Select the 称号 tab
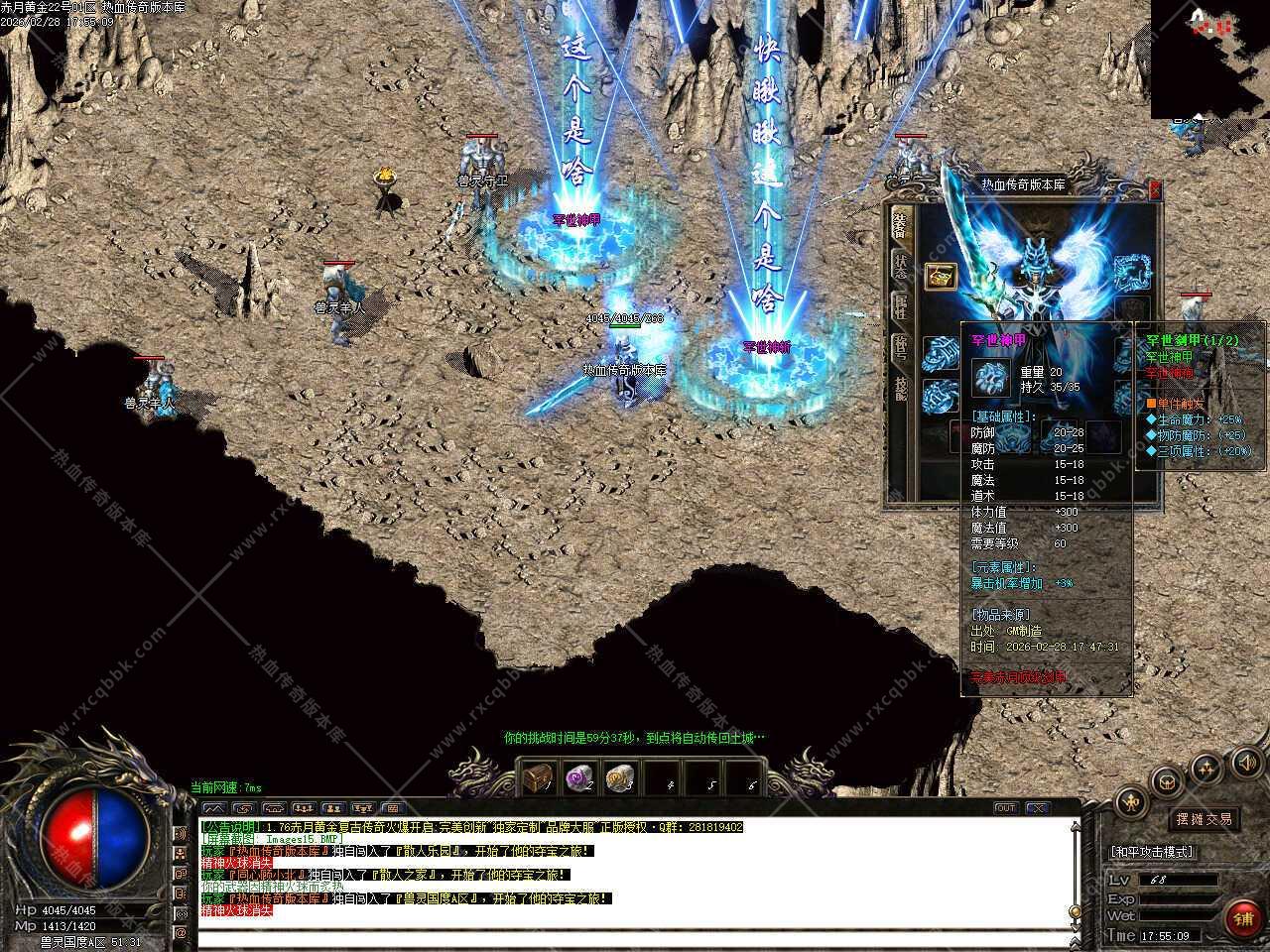The image size is (1270, 952). pyautogui.click(x=900, y=347)
